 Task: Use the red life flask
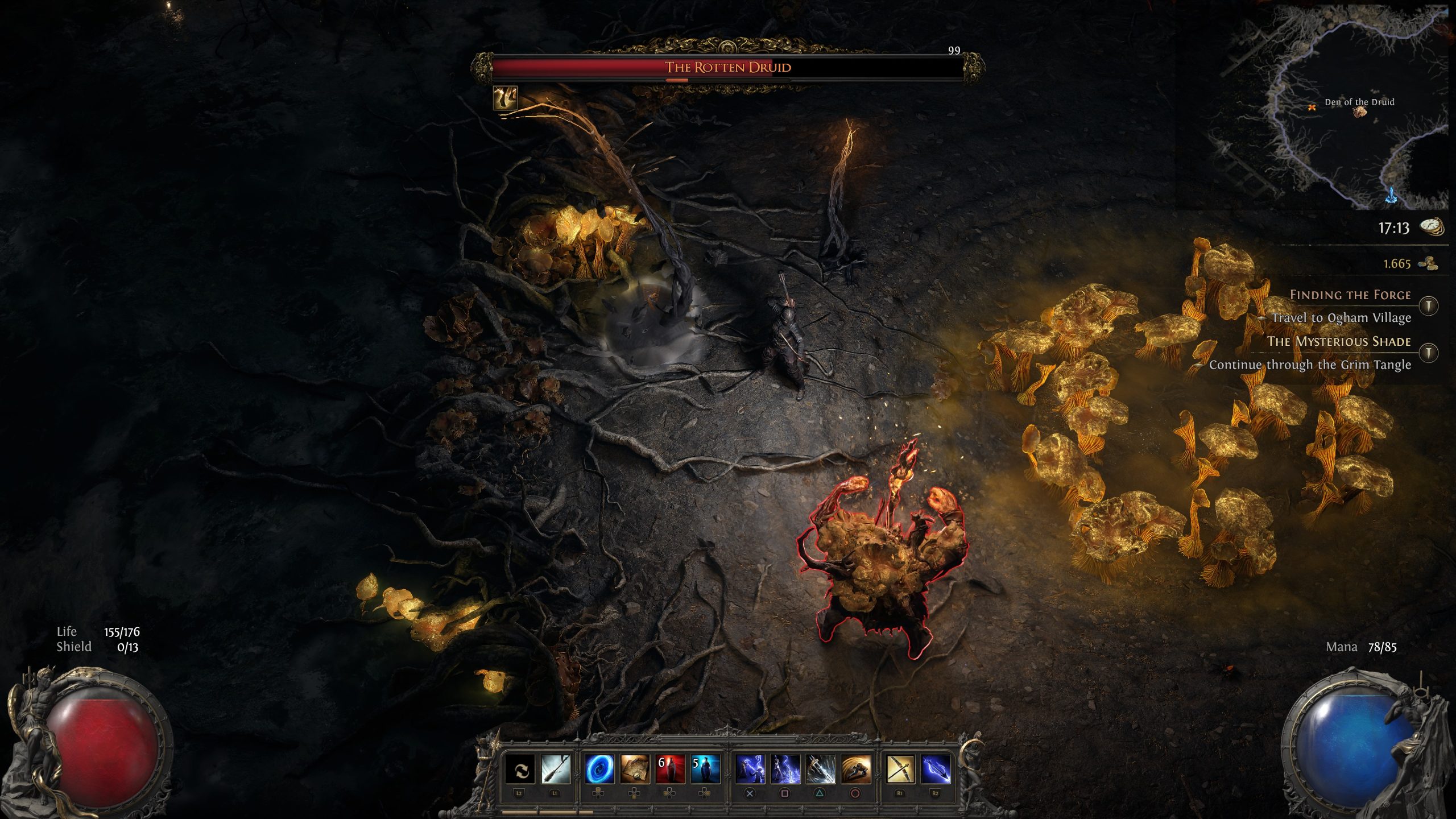tap(669, 770)
